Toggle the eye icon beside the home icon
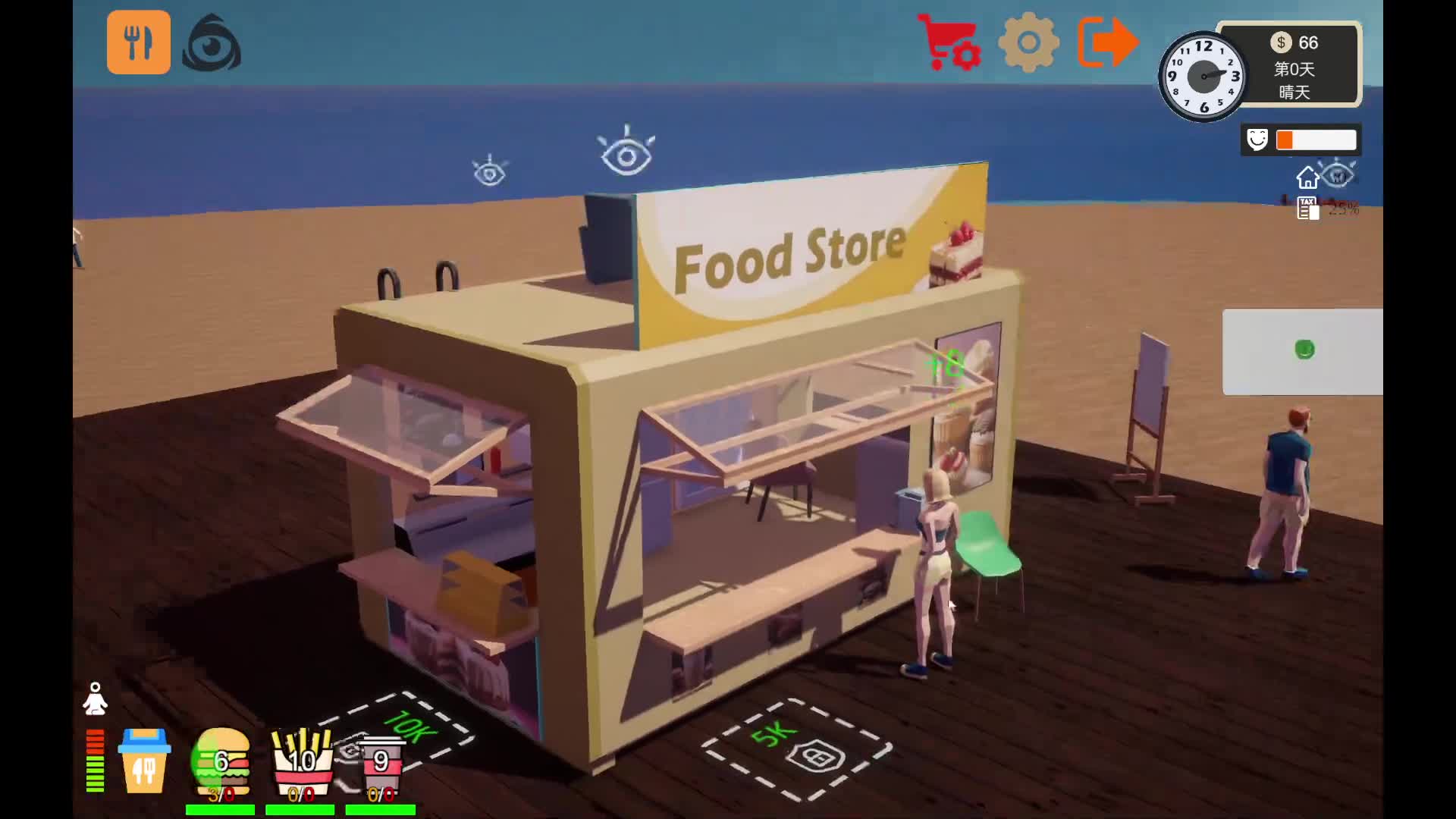The image size is (1456, 819). pos(1339,175)
